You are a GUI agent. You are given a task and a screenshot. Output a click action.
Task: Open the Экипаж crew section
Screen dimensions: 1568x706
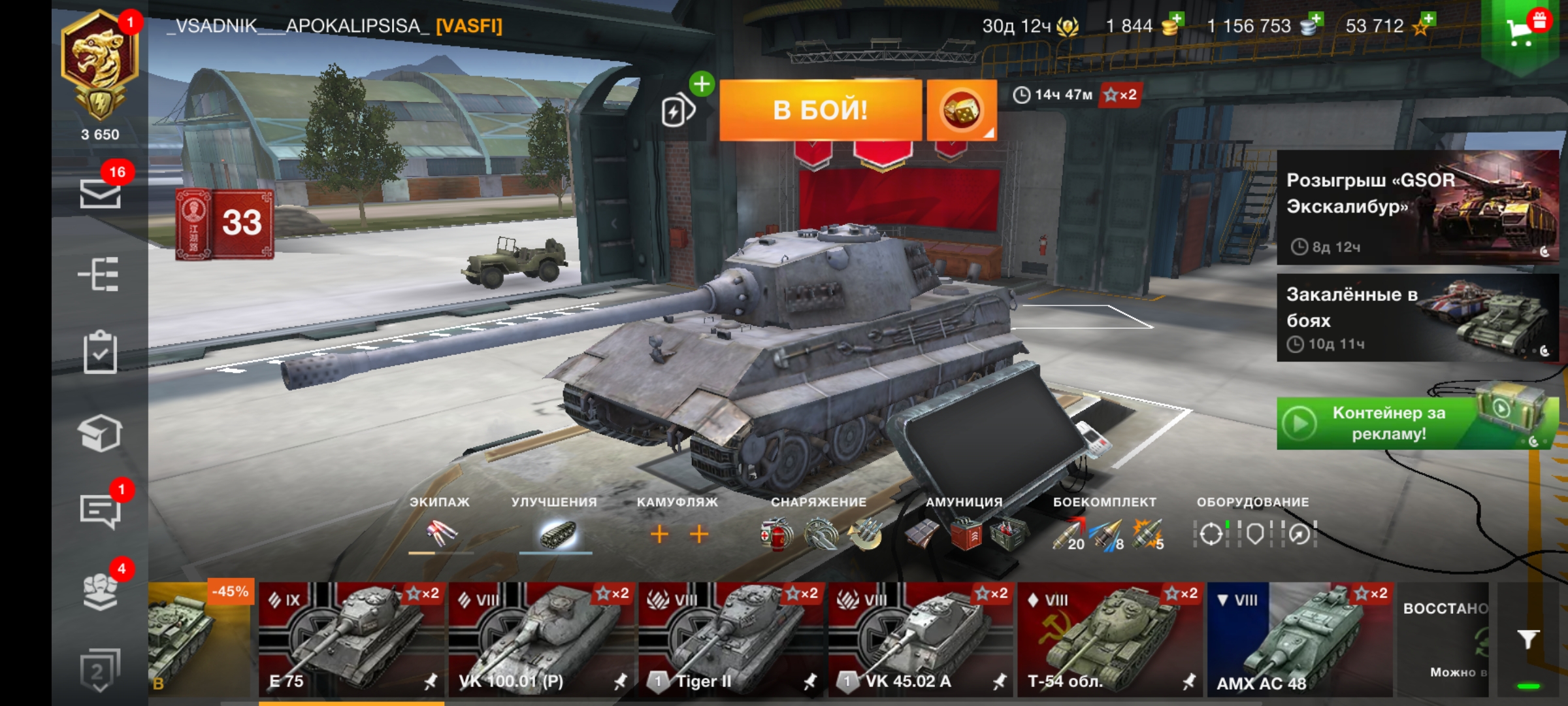pos(440,533)
